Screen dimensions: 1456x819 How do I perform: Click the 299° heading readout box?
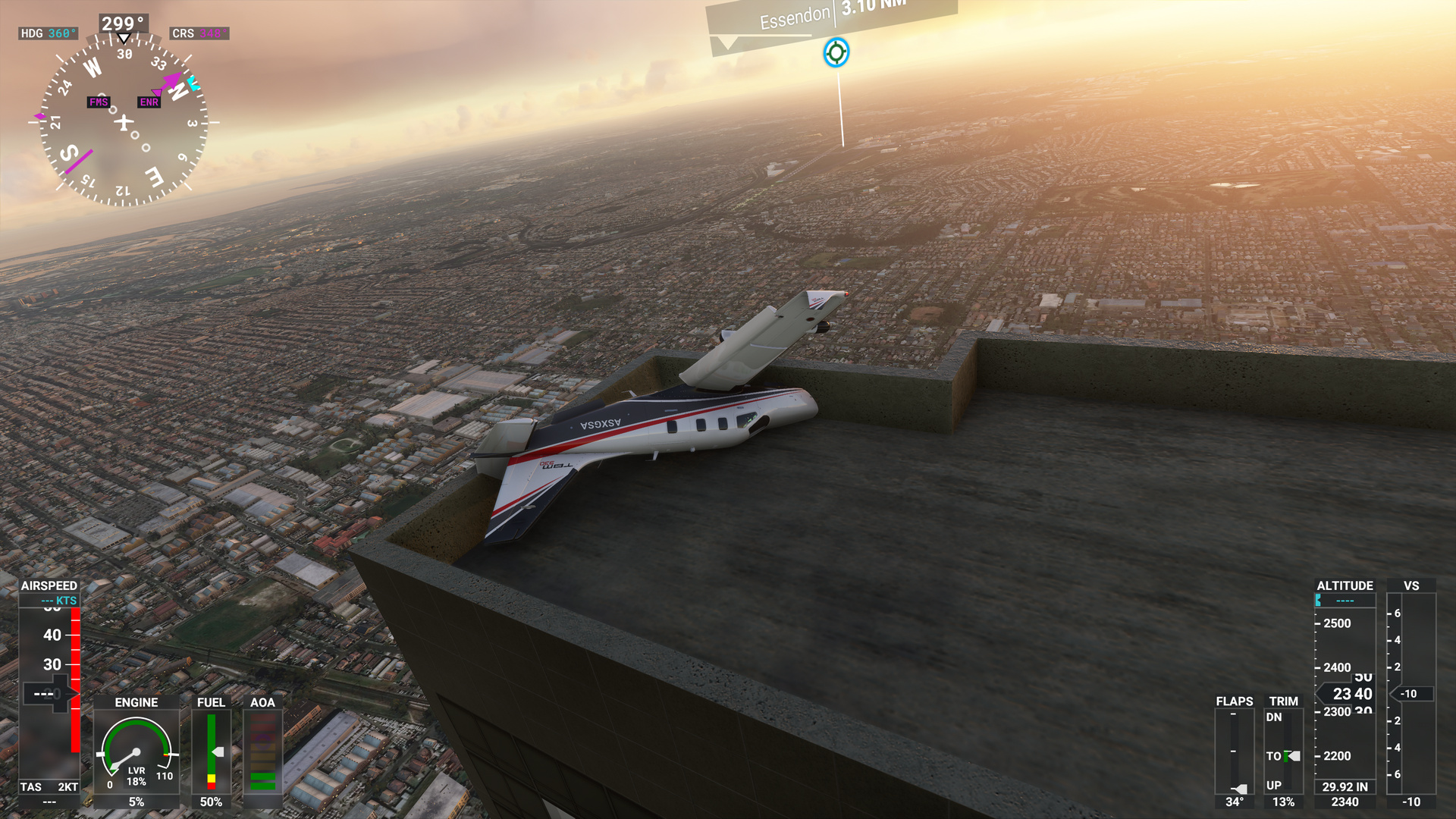(x=121, y=23)
